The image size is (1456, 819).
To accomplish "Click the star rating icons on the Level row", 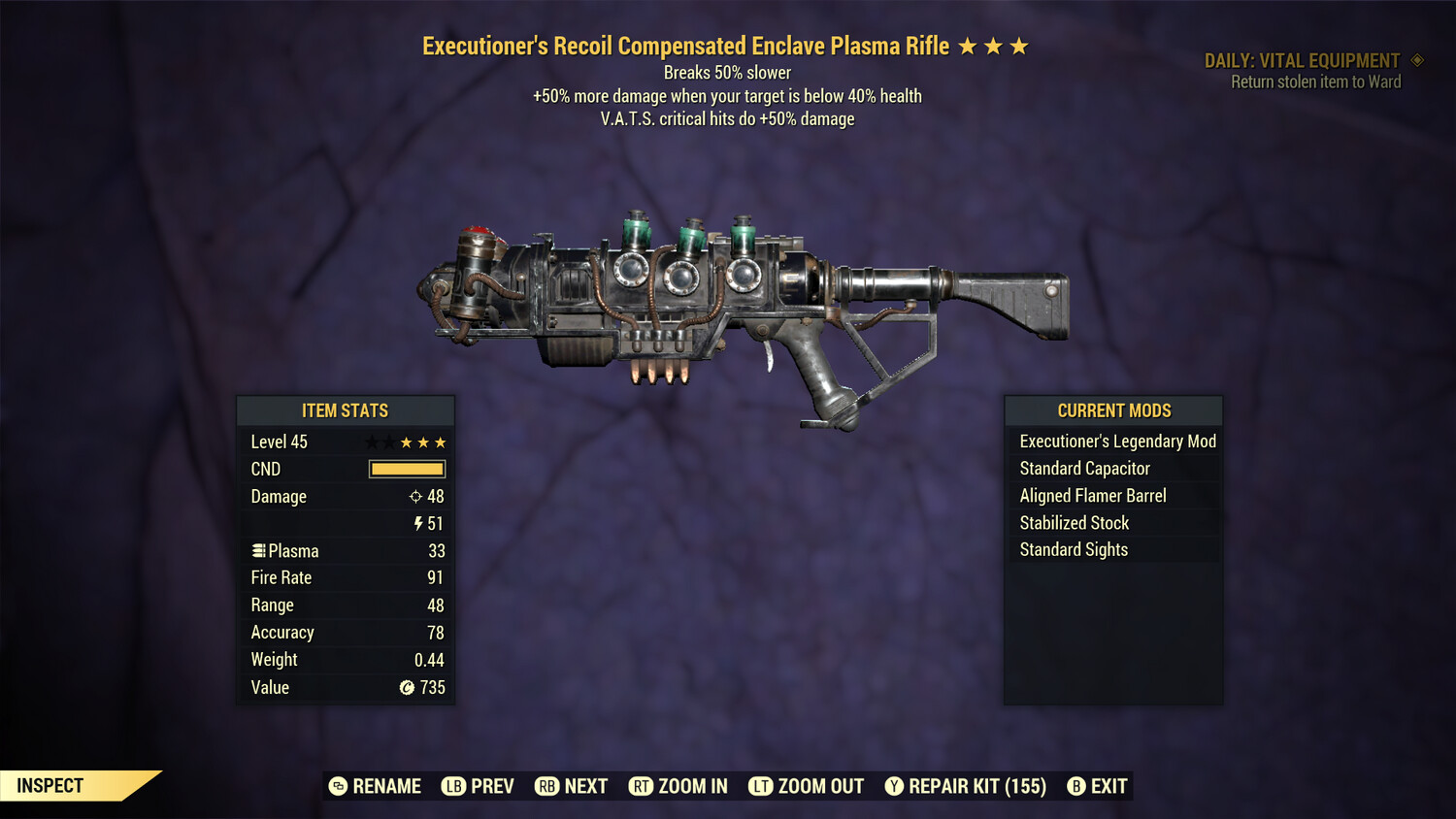I will pos(406,442).
